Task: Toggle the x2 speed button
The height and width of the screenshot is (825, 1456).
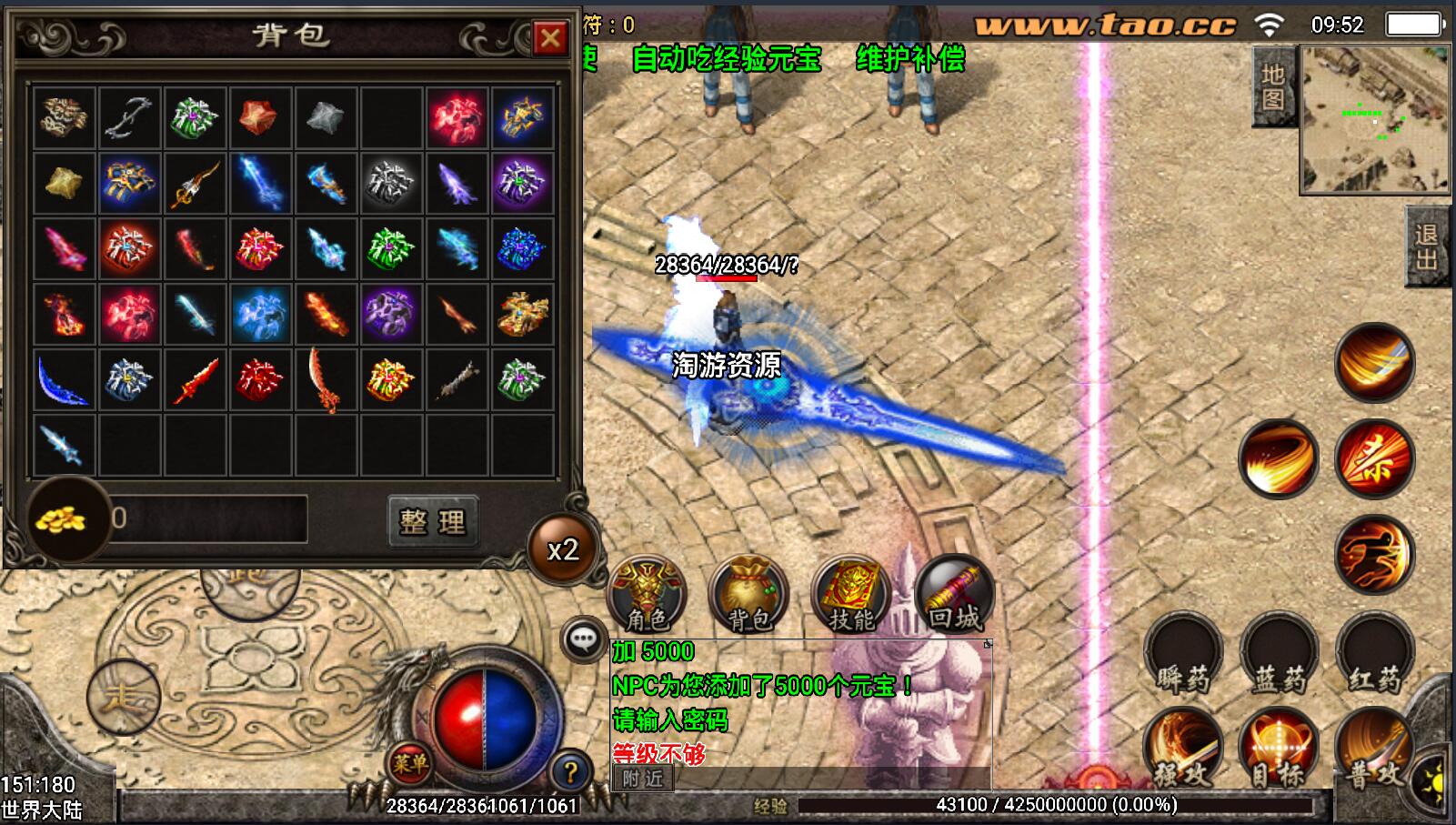Action: pos(563,550)
